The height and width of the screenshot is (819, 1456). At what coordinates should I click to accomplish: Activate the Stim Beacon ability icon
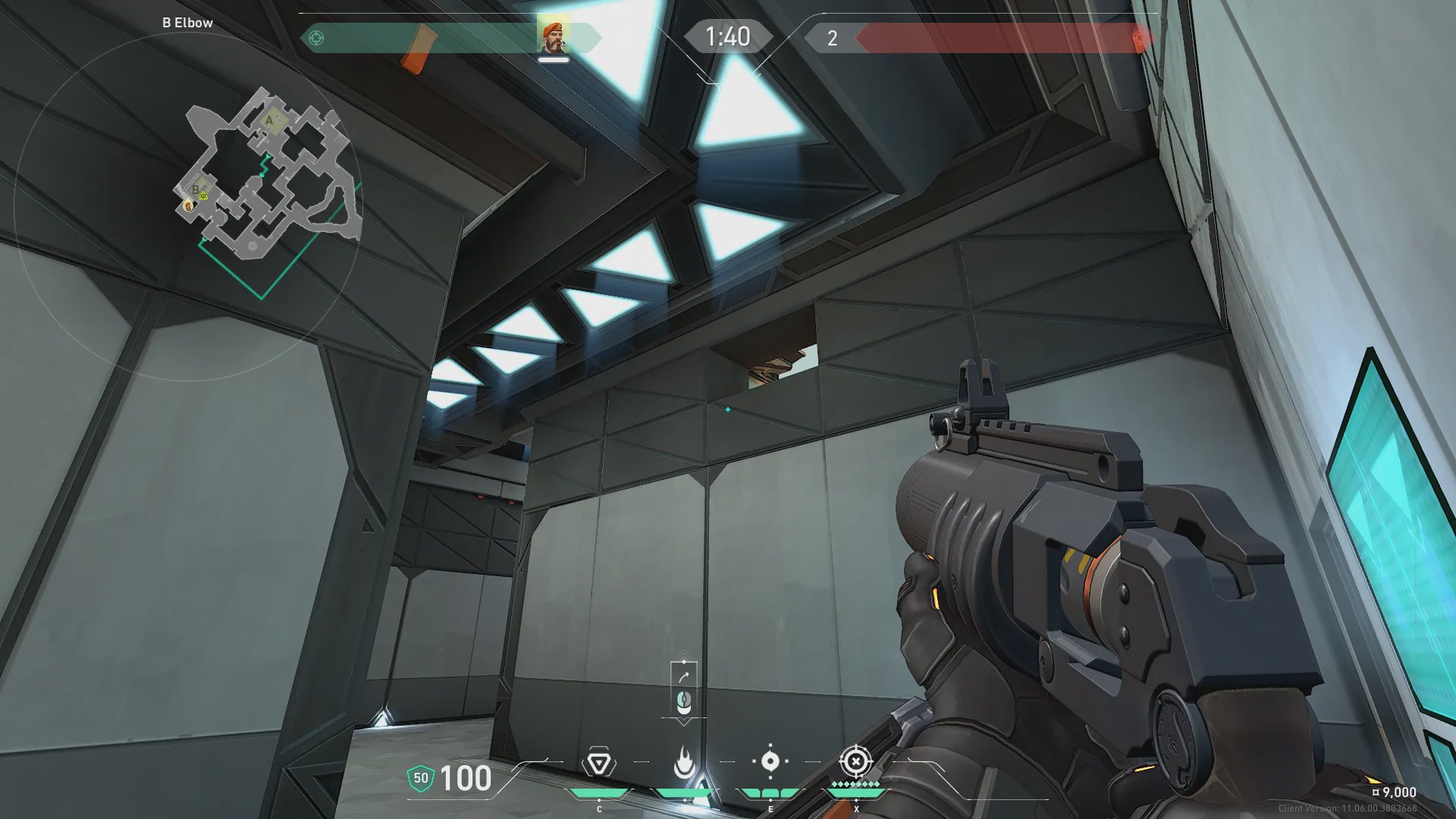pos(598,763)
